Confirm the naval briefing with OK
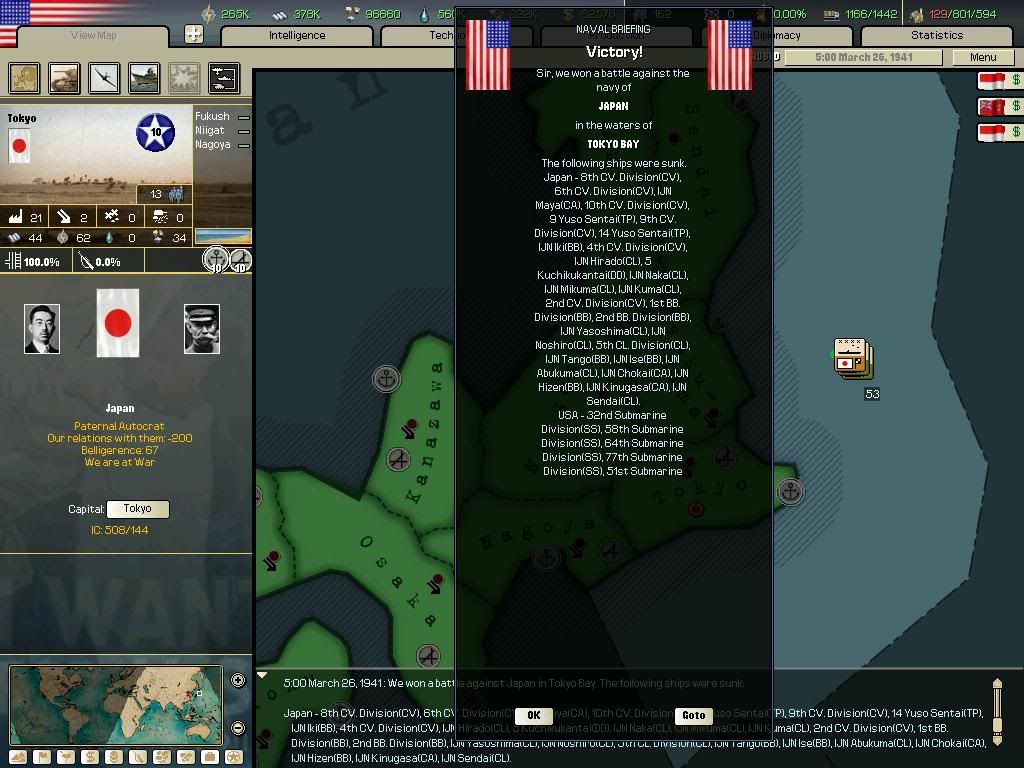This screenshot has width=1024, height=768. click(x=533, y=716)
